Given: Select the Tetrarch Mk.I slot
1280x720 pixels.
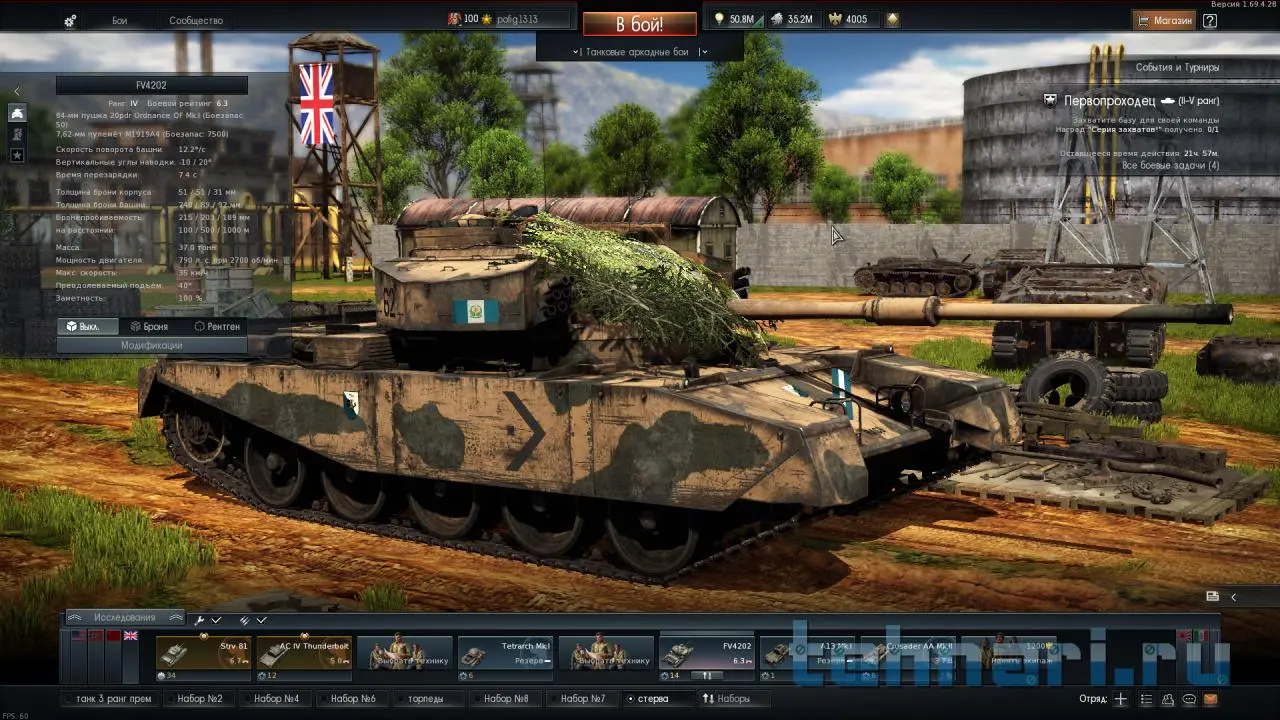Looking at the screenshot, I should pyautogui.click(x=505, y=654).
